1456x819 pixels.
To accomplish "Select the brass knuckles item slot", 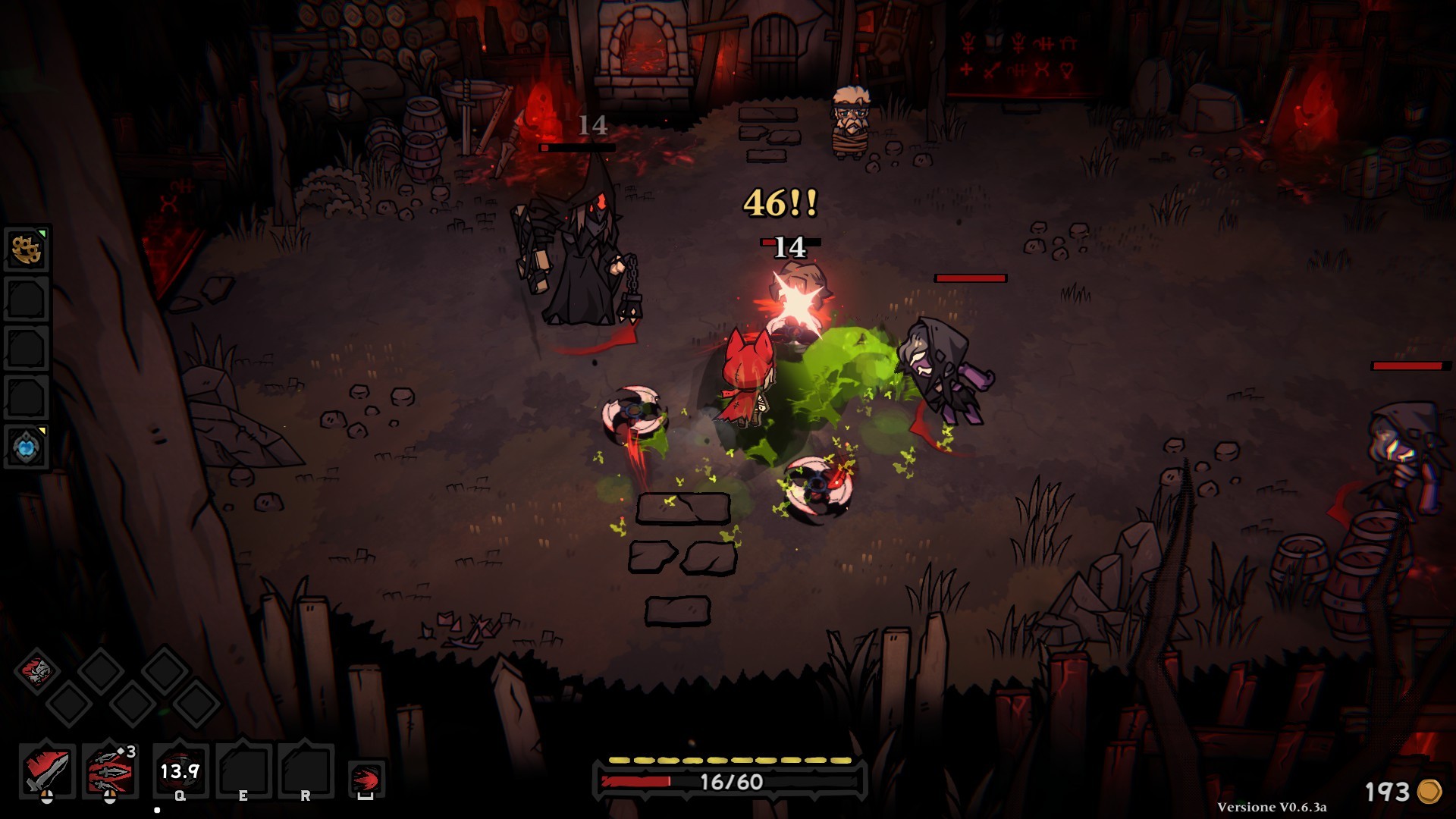I will 27,249.
